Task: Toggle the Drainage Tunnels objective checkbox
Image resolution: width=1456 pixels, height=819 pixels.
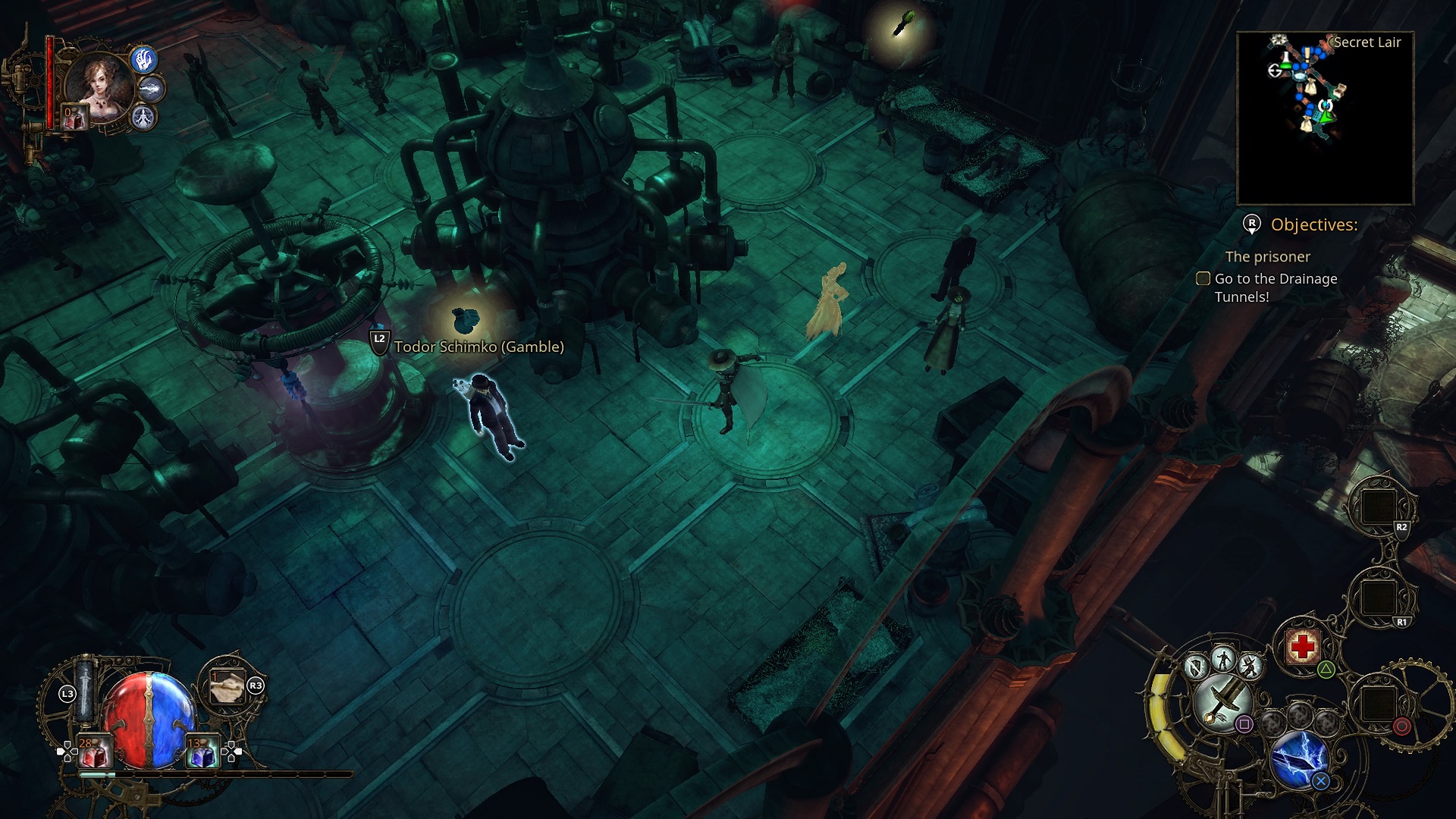Action: point(1203,278)
